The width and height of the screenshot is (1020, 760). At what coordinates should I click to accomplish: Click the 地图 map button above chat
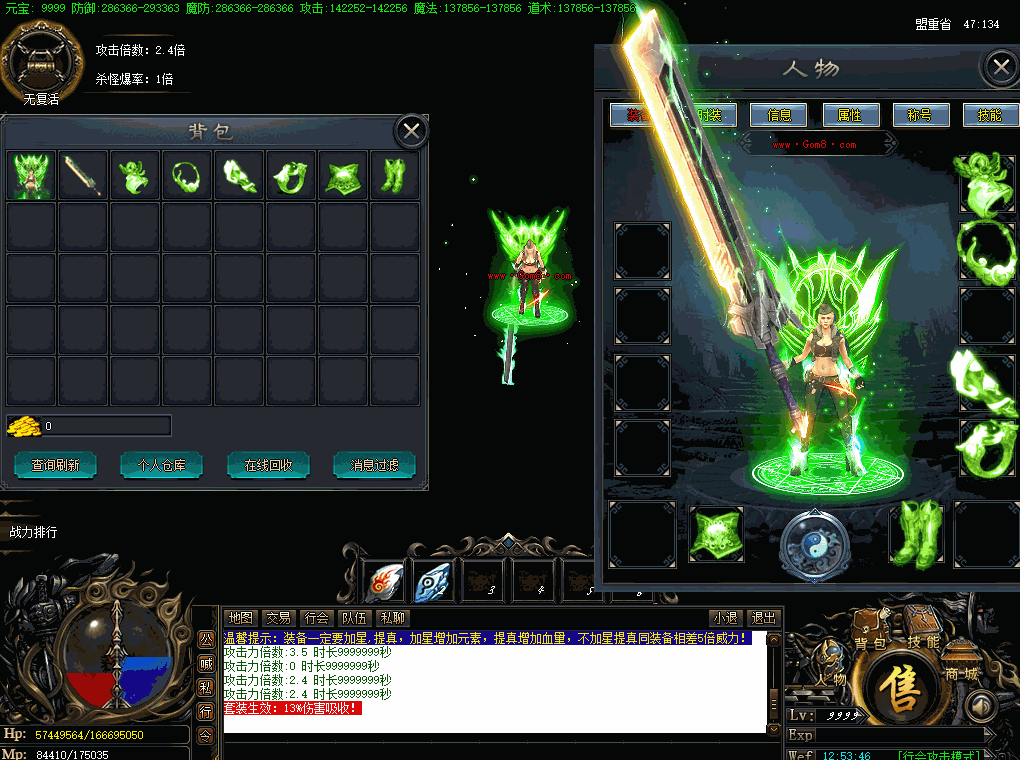point(240,618)
